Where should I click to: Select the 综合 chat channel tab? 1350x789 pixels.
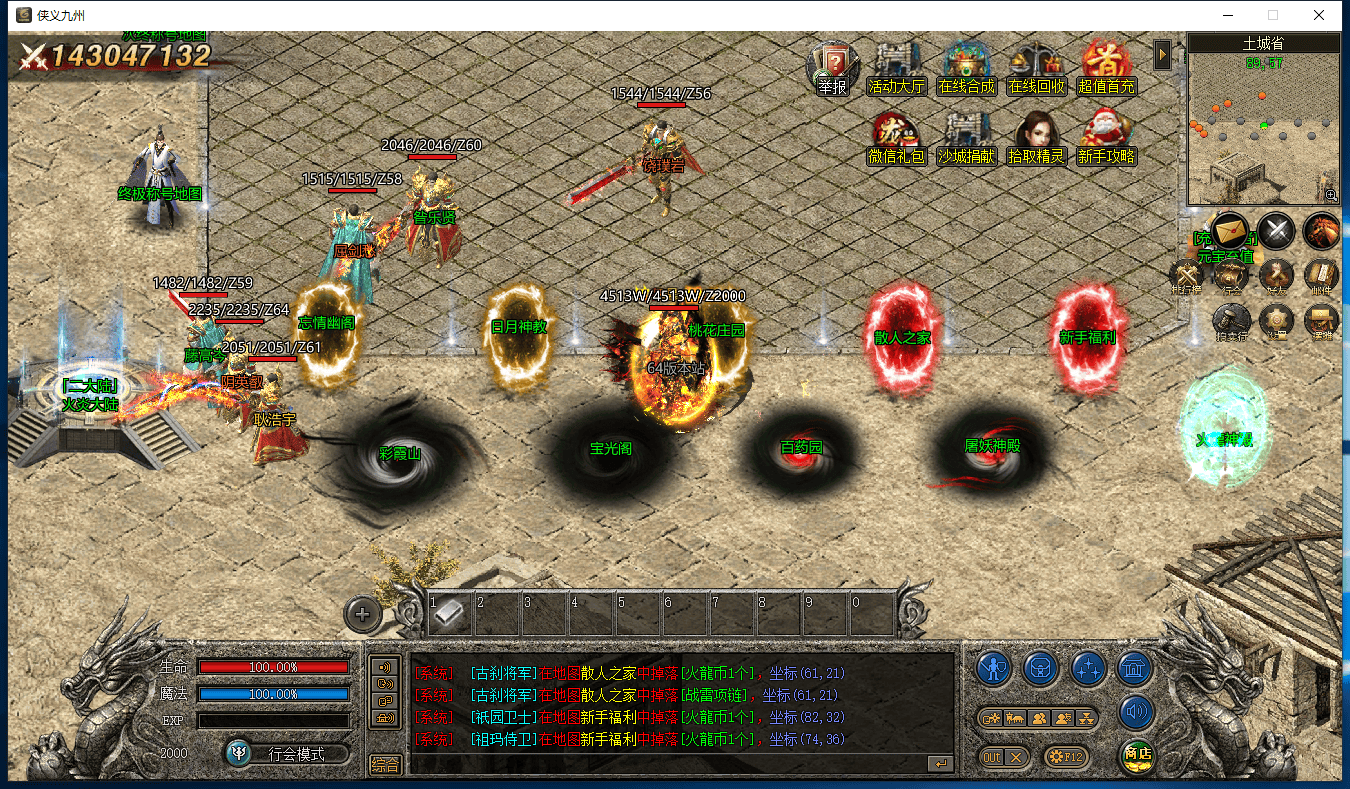385,765
